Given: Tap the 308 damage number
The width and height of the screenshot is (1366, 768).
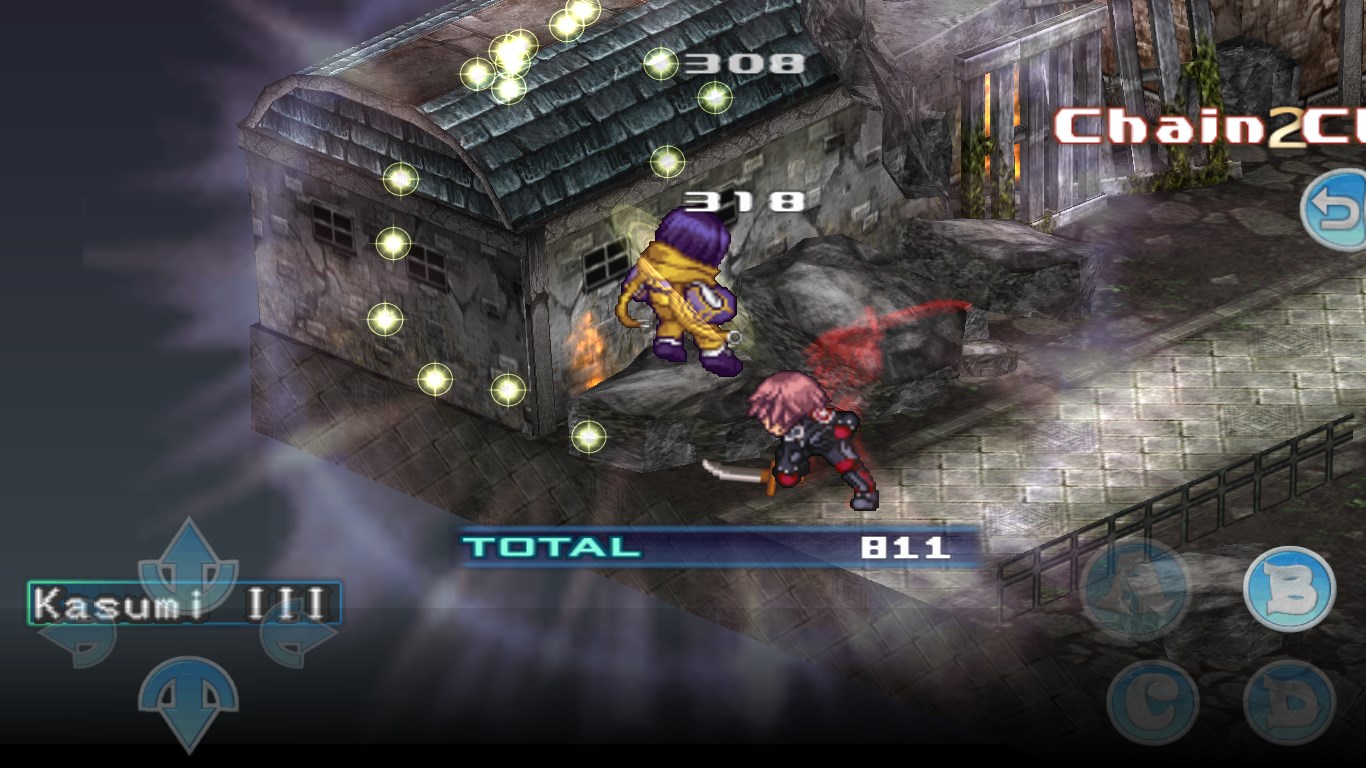Looking at the screenshot, I should click(x=745, y=62).
